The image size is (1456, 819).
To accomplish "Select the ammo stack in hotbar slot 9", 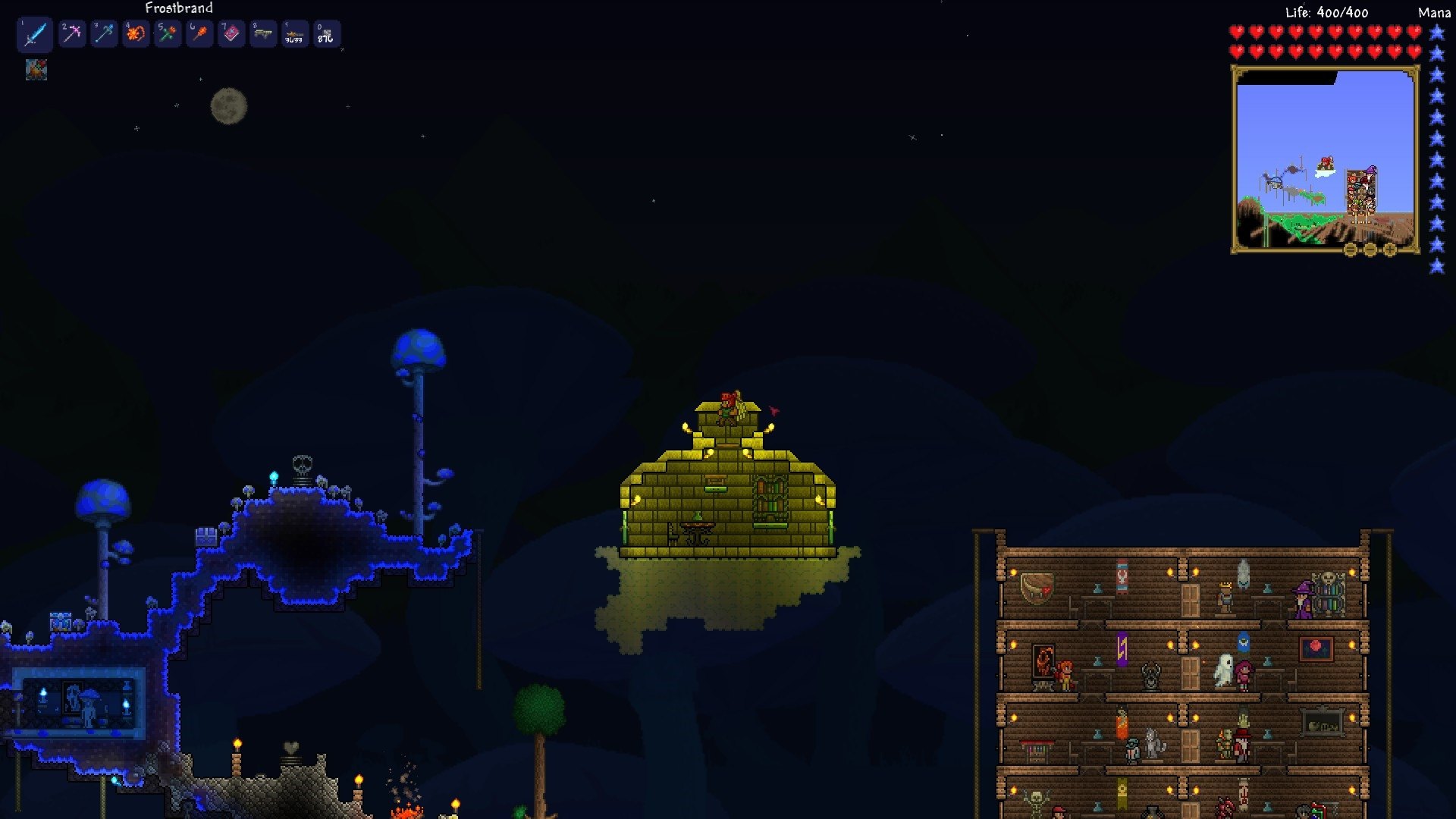I will 294,33.
